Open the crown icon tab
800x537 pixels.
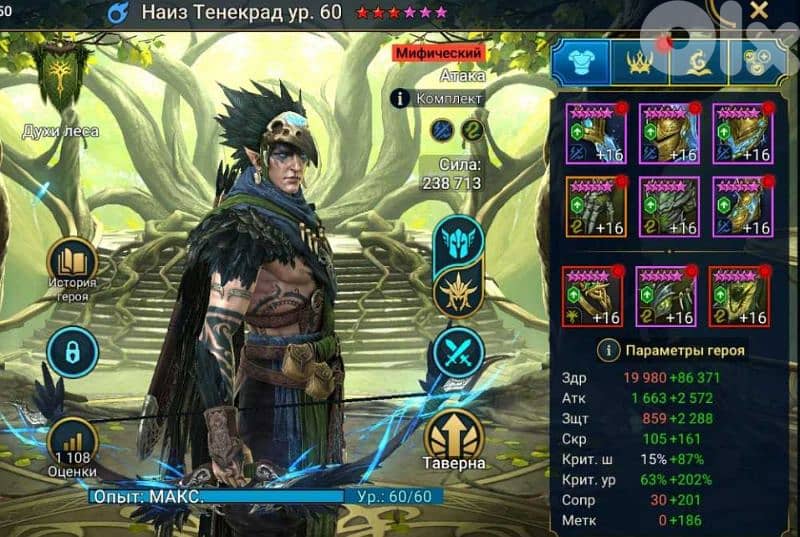click(640, 61)
